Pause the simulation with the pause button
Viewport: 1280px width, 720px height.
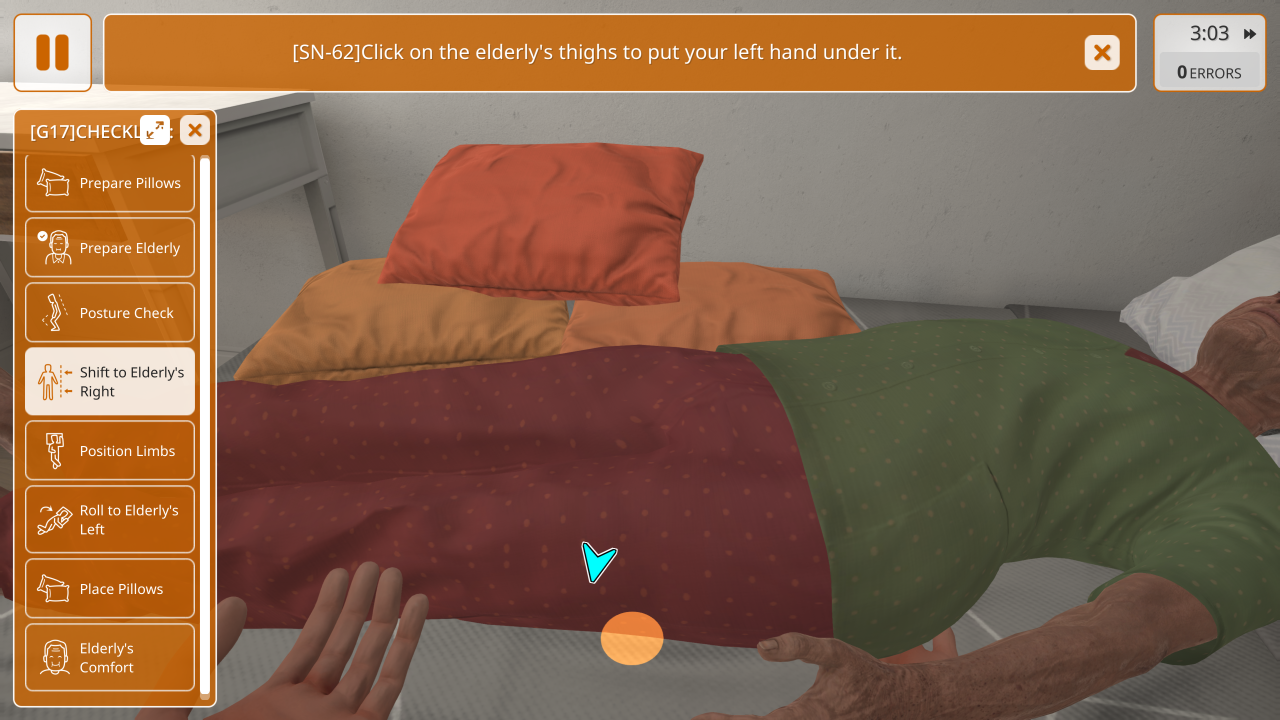[53, 53]
